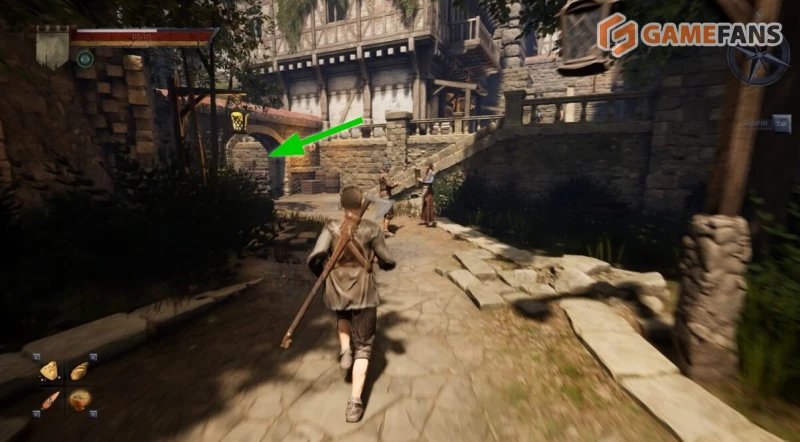This screenshot has height=442, width=800.
Task: Click the green round status icon
Action: (x=84, y=59)
